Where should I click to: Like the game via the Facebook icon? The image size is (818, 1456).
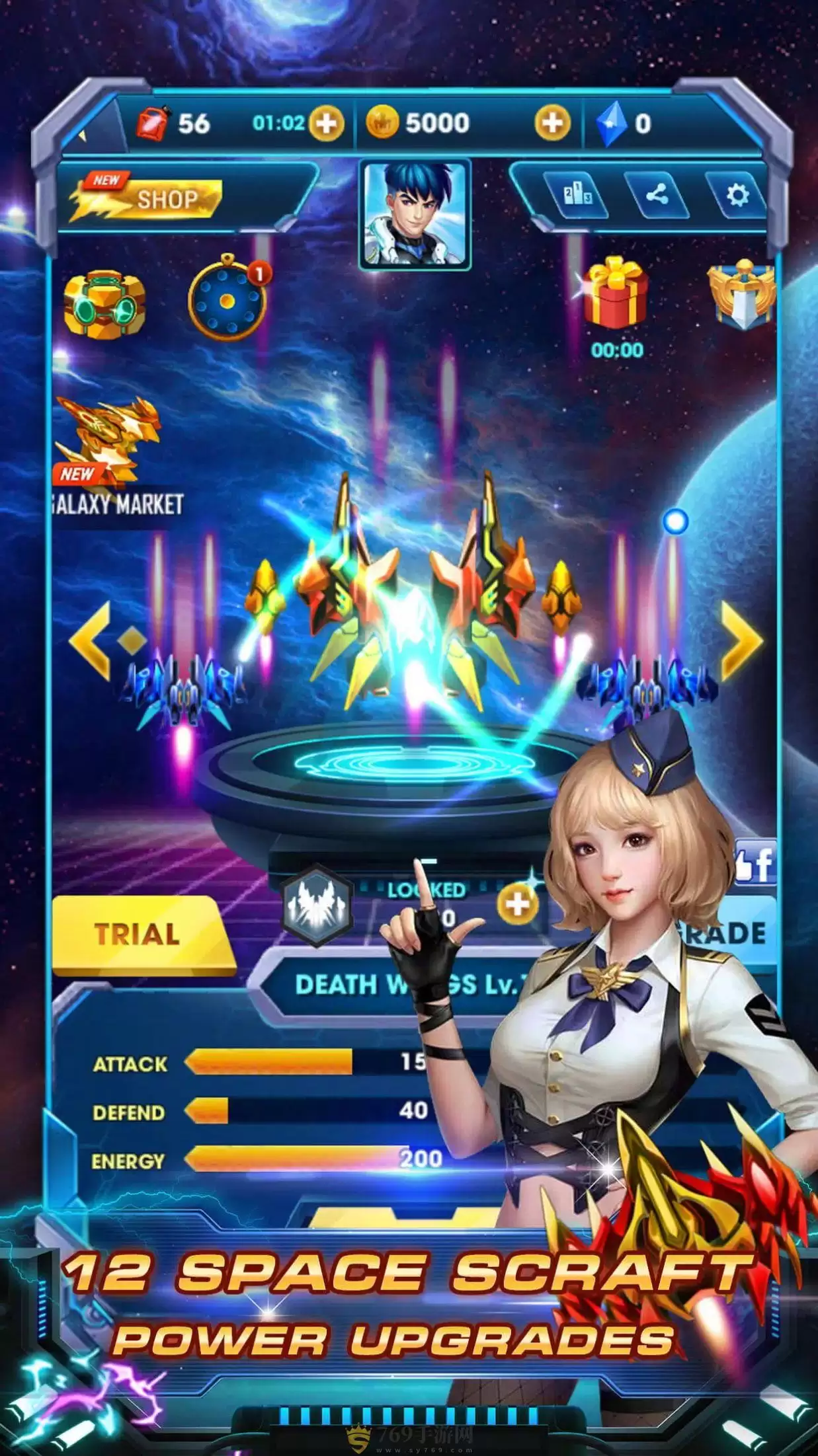click(x=755, y=863)
